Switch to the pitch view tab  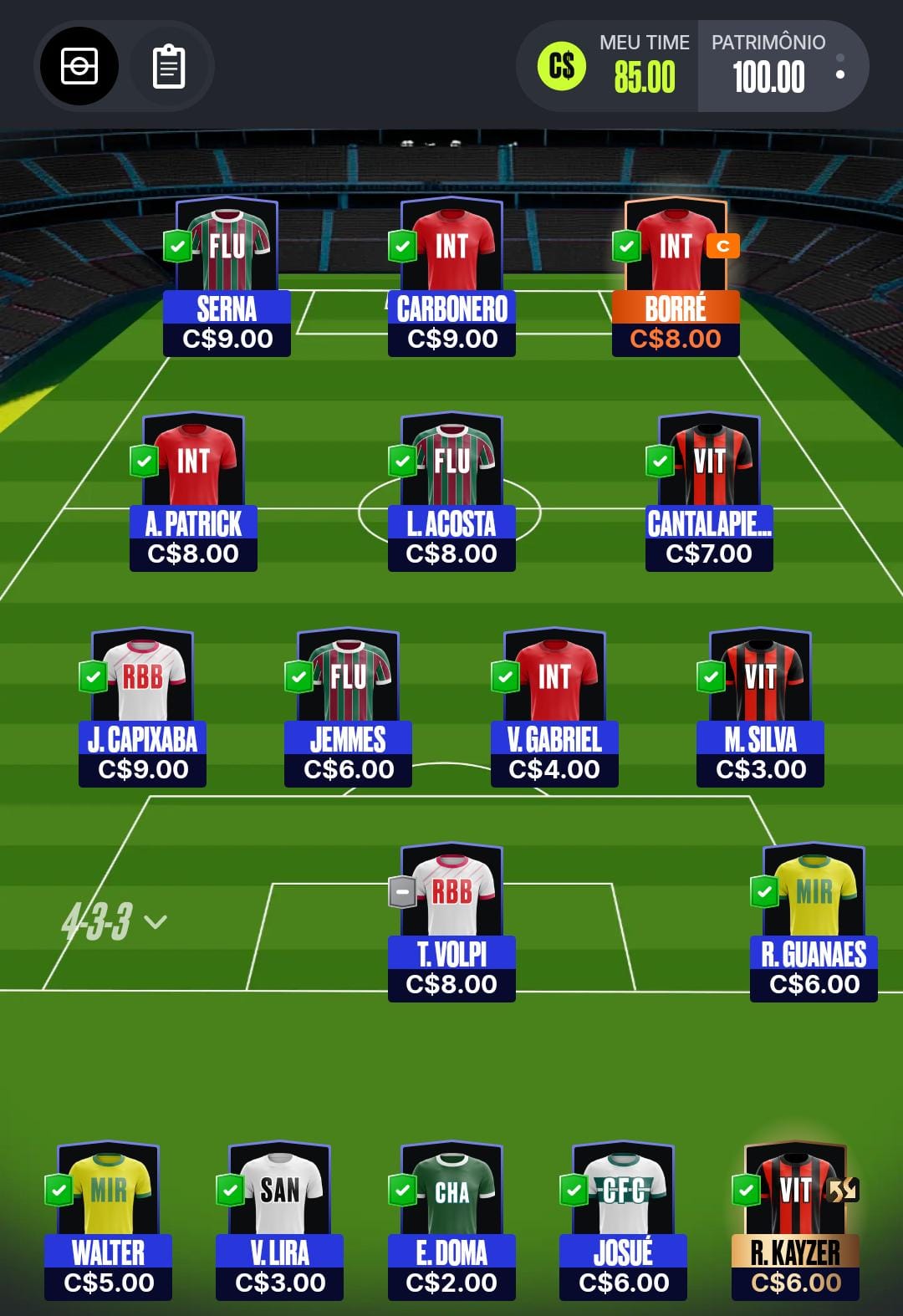pyautogui.click(x=79, y=67)
